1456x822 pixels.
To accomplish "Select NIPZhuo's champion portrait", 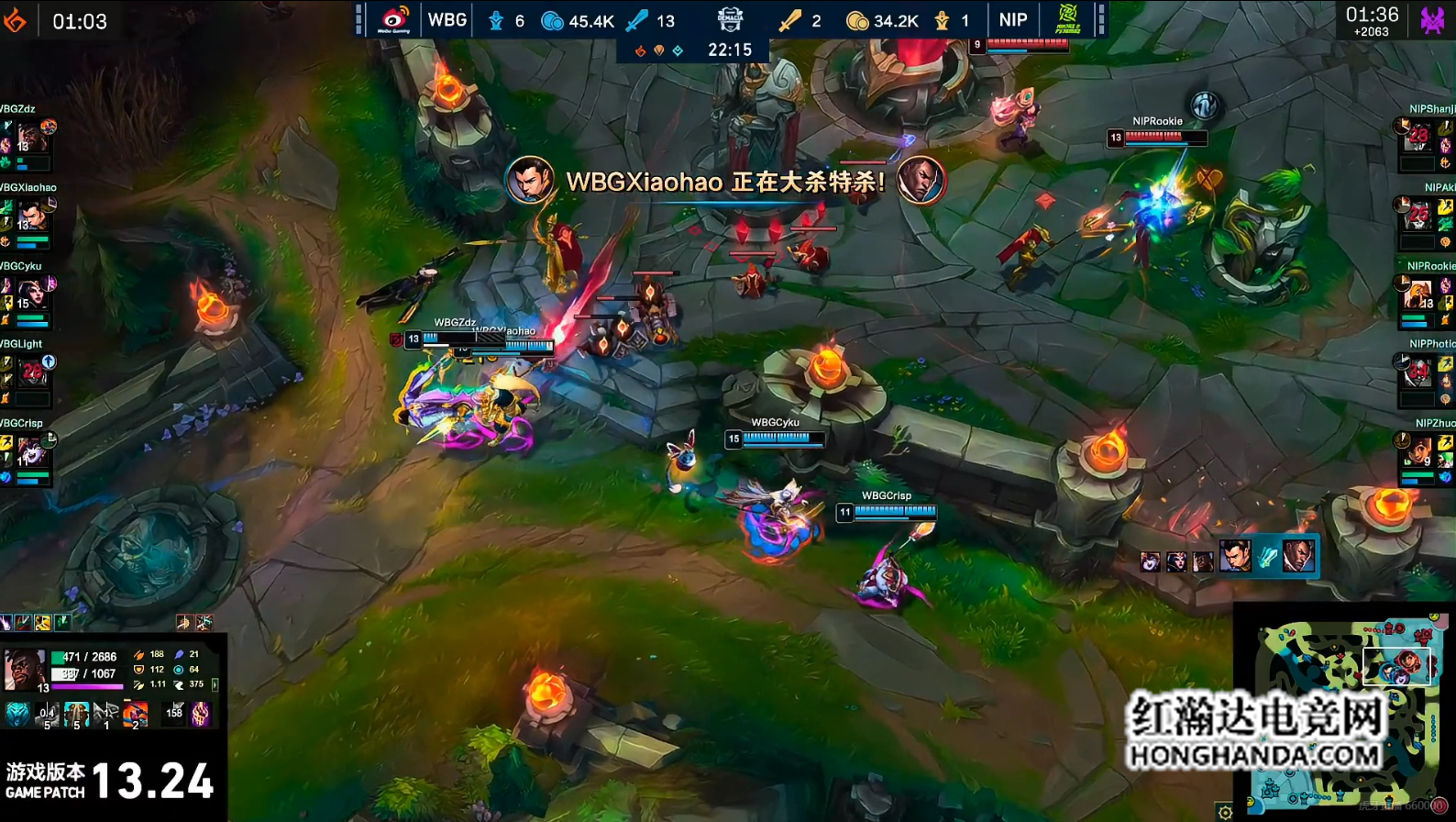I will 1418,451.
